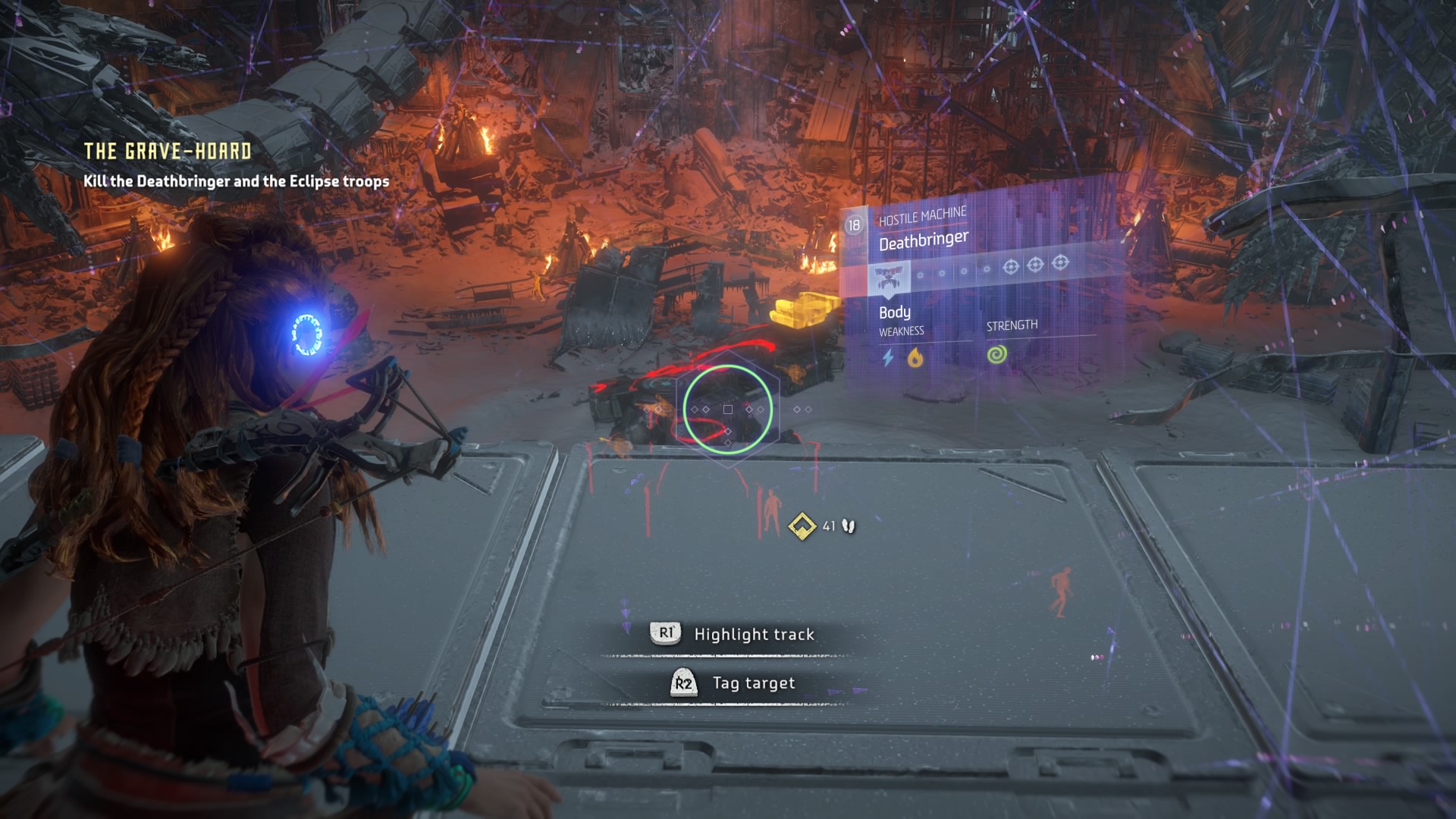Click the level 18 badge on Deathbringer panel
Viewport: 1456px width, 819px height.
tap(854, 225)
